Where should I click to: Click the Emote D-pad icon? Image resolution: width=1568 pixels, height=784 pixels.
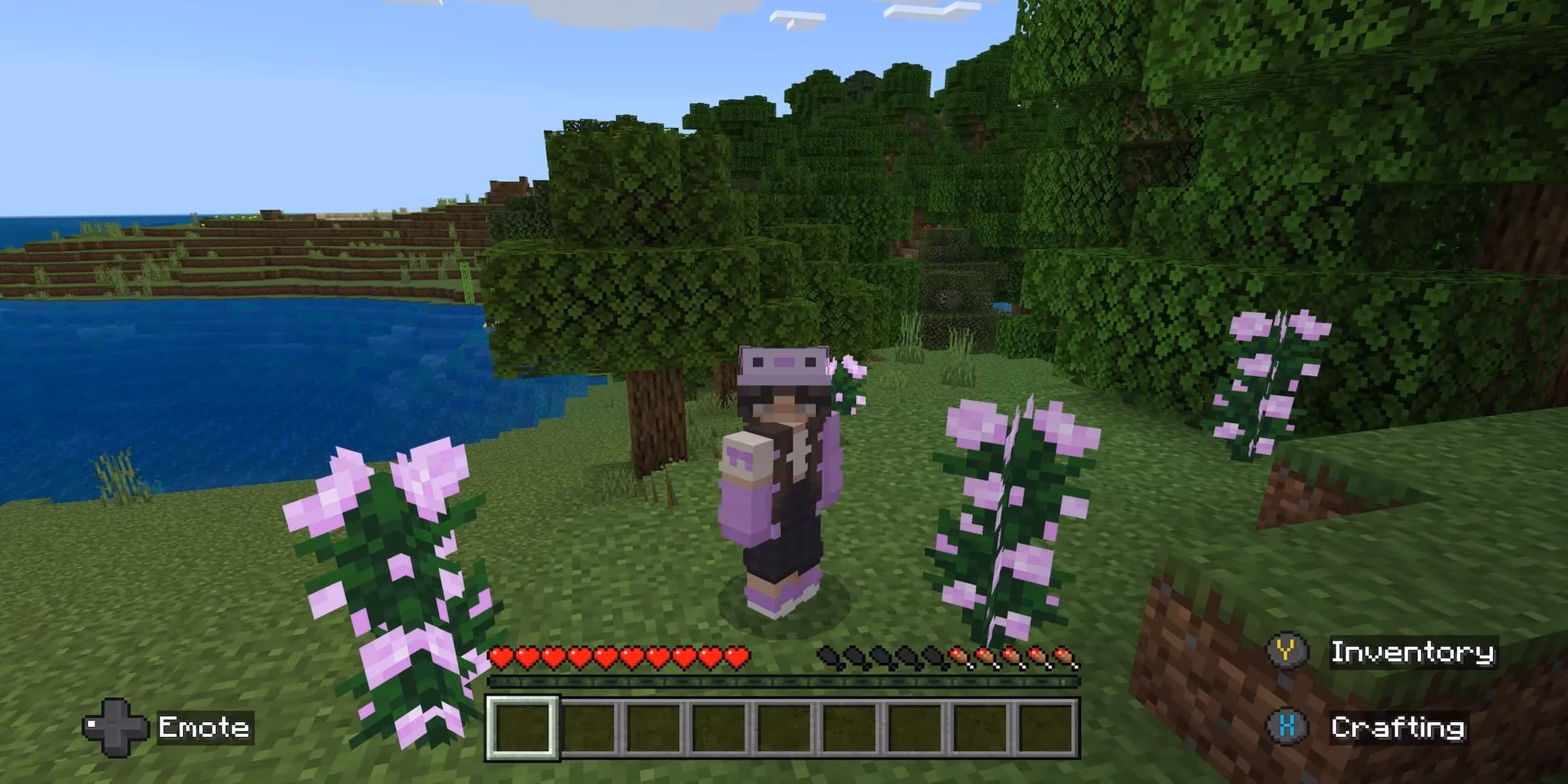(x=114, y=728)
